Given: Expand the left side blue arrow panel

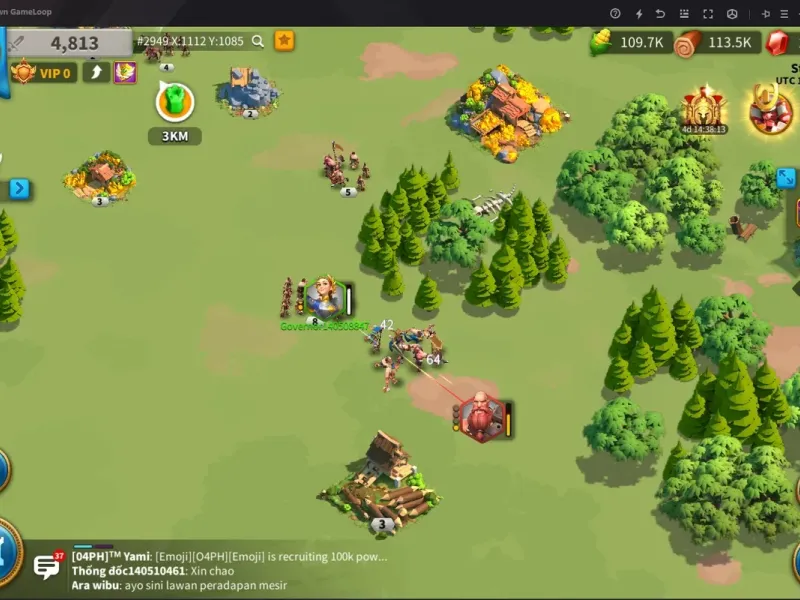Looking at the screenshot, I should 19,188.
